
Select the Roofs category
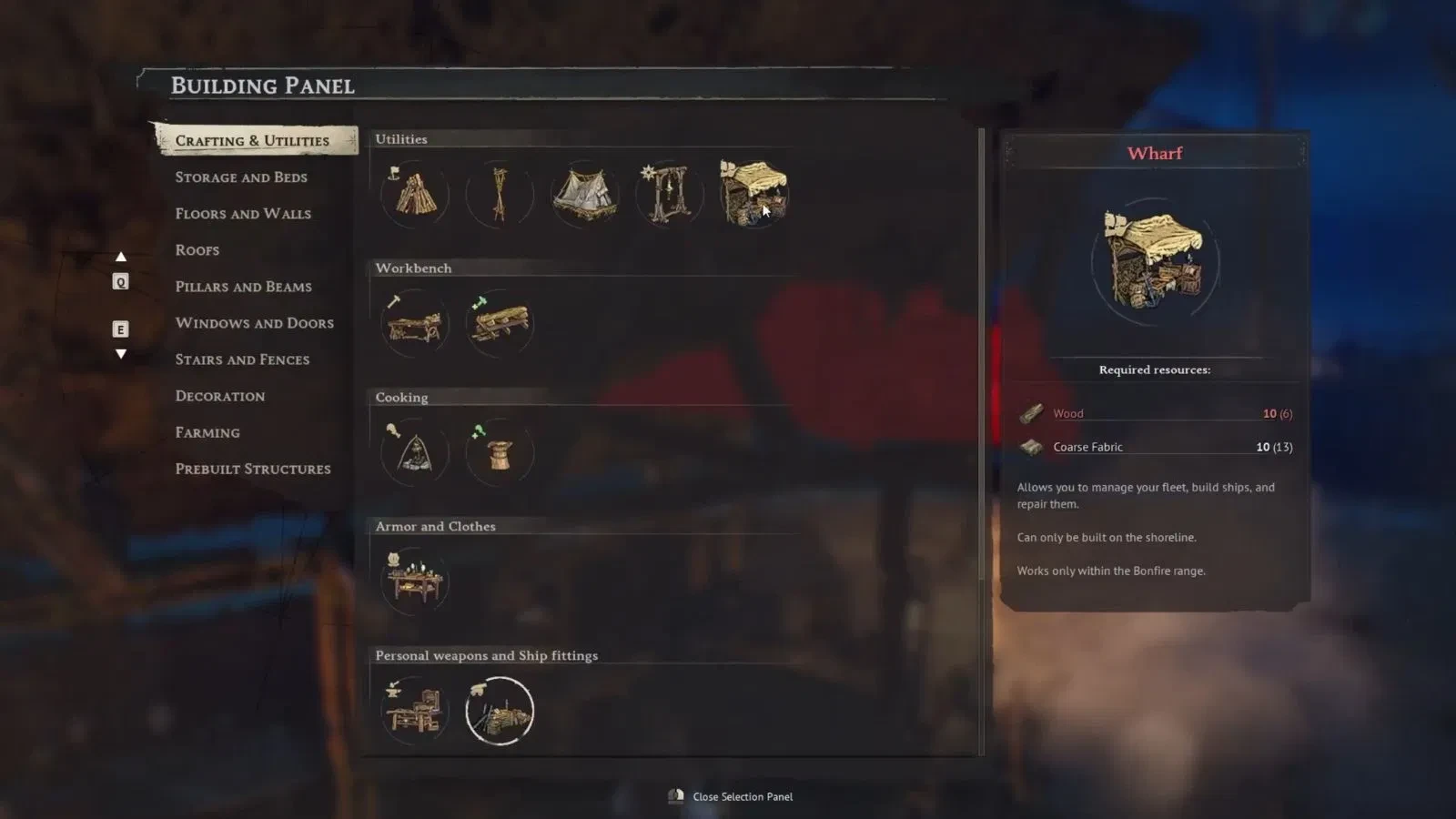coord(197,250)
